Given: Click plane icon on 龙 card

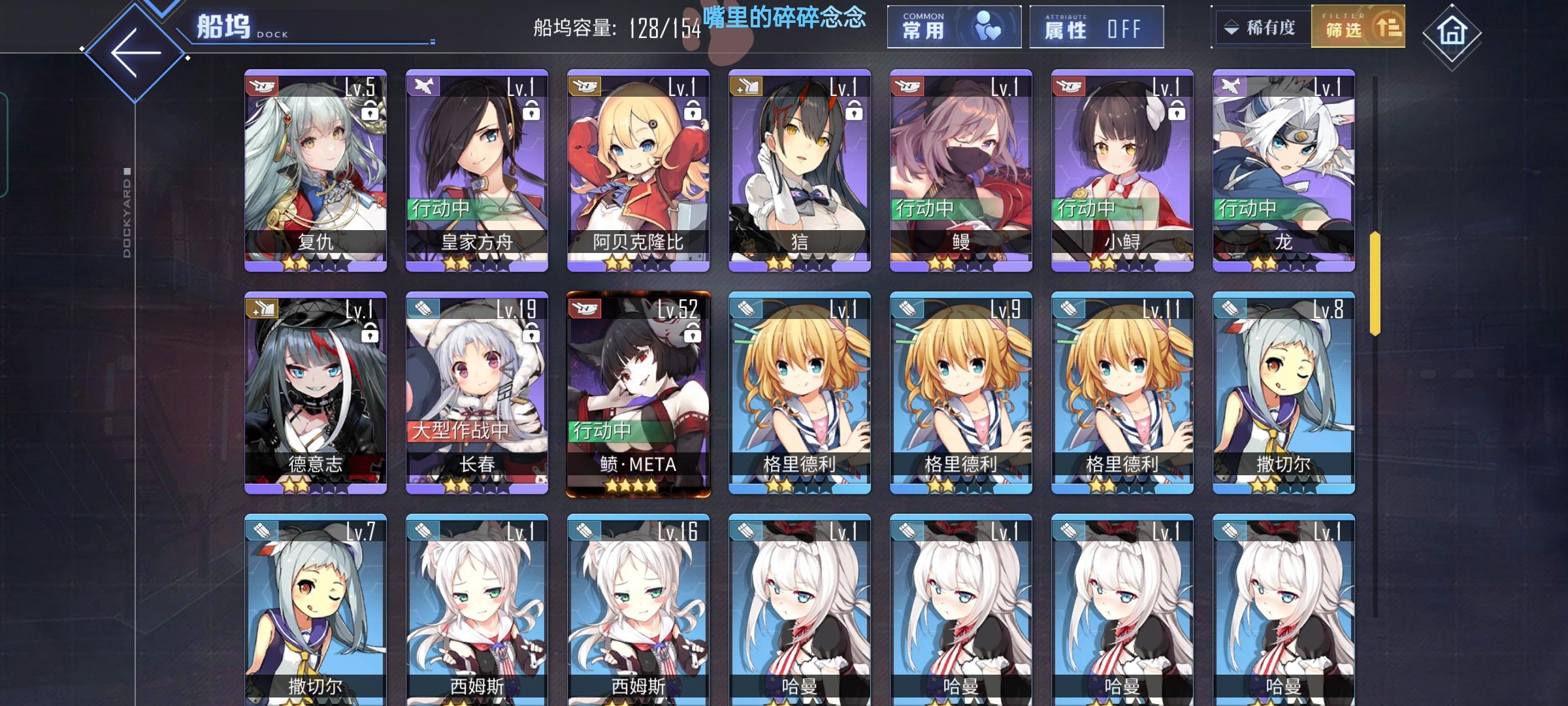Looking at the screenshot, I should 1232,85.
